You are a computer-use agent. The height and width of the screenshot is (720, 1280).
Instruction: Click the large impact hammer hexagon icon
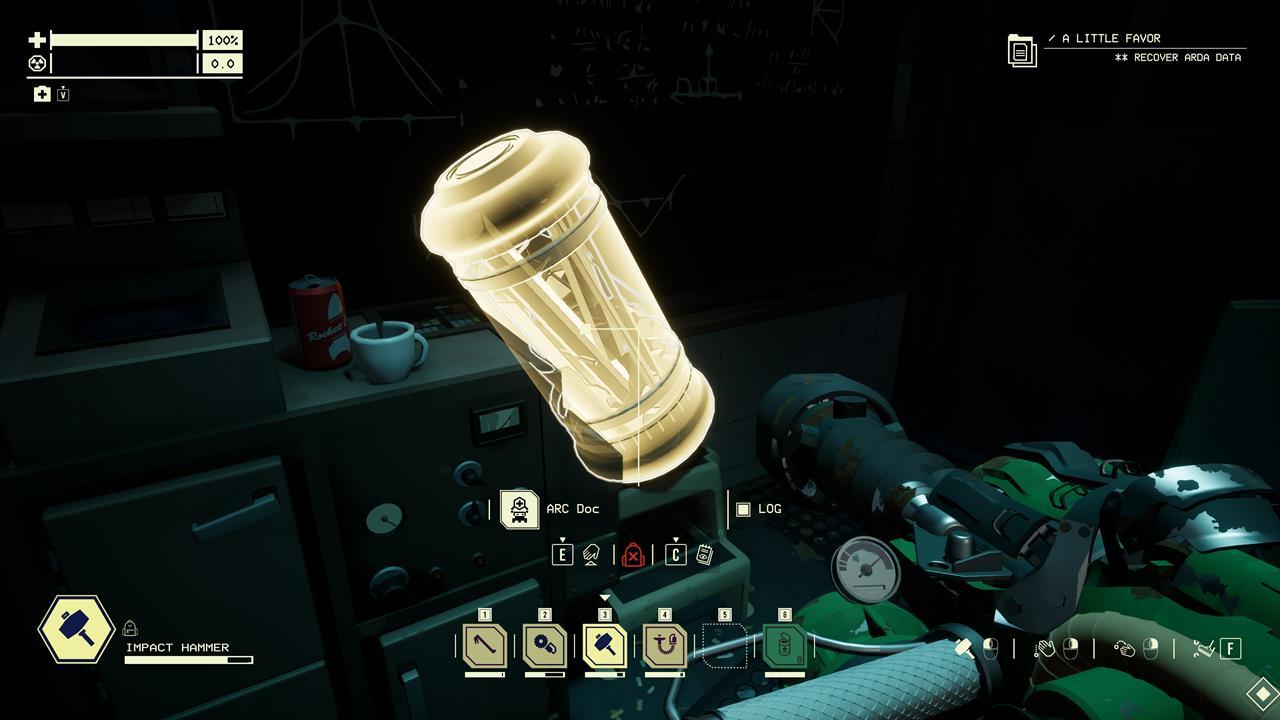(76, 630)
